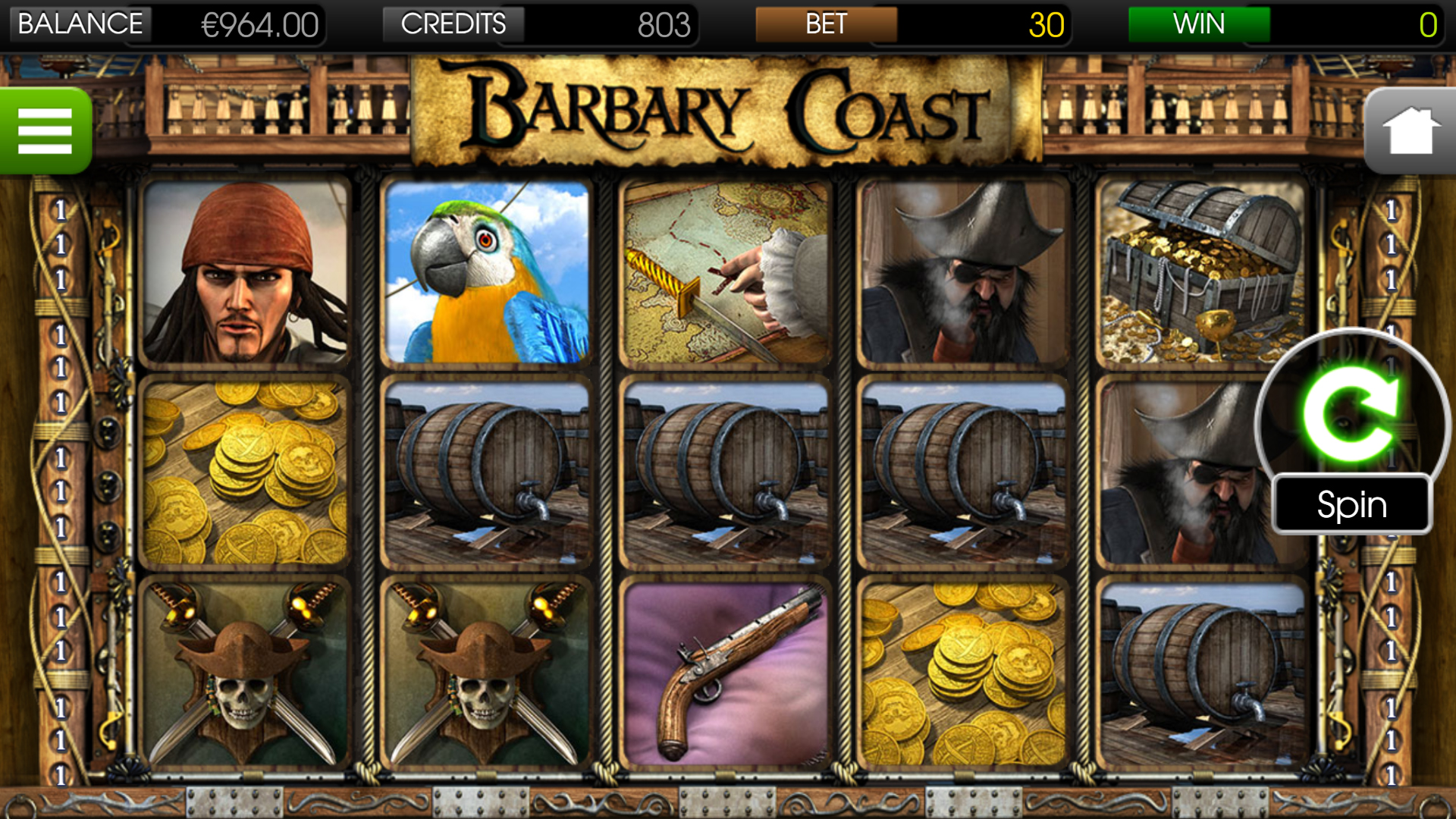Click the €964.00 balance value

(259, 24)
